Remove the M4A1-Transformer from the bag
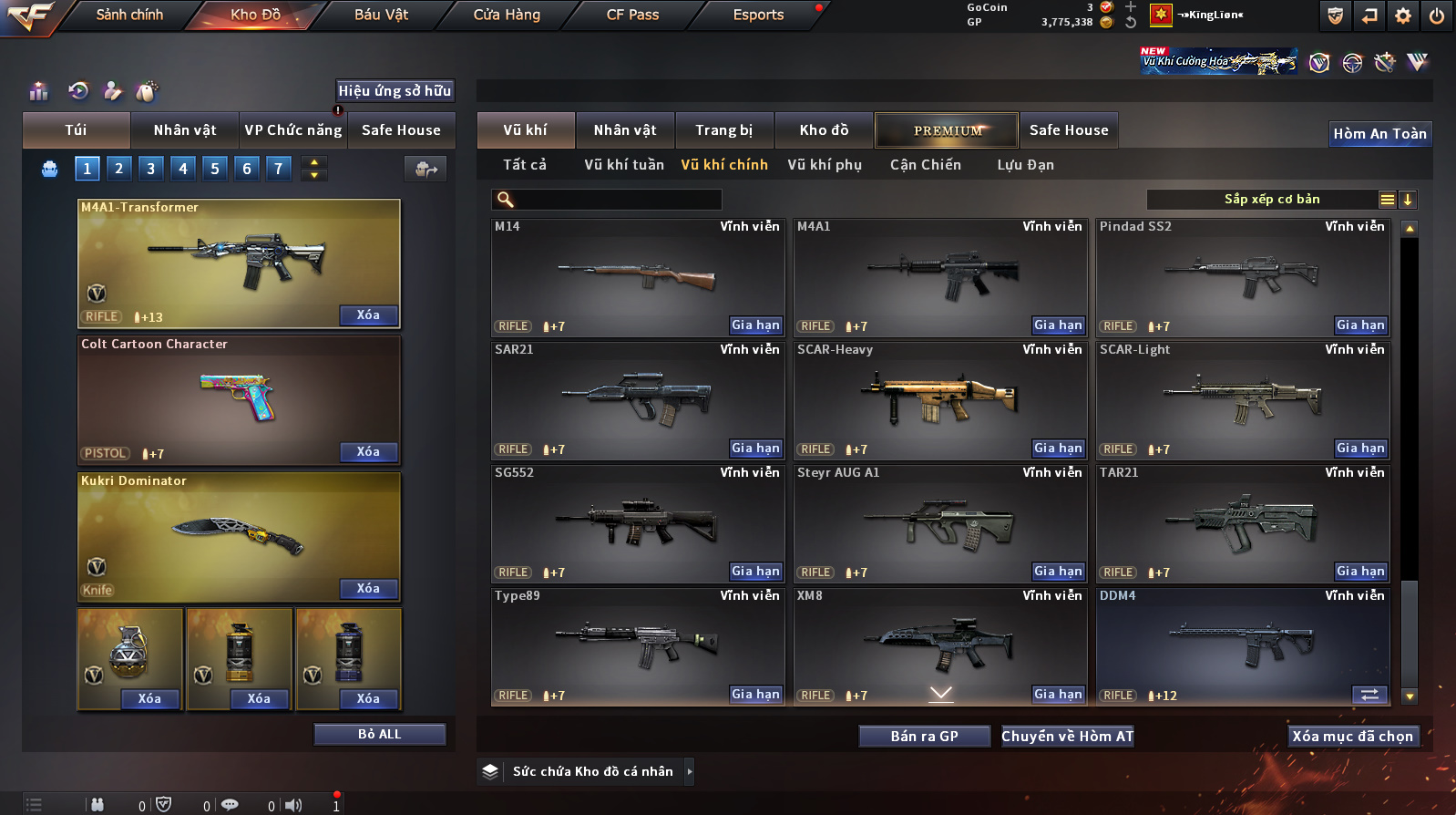The width and height of the screenshot is (1456, 815). (368, 315)
